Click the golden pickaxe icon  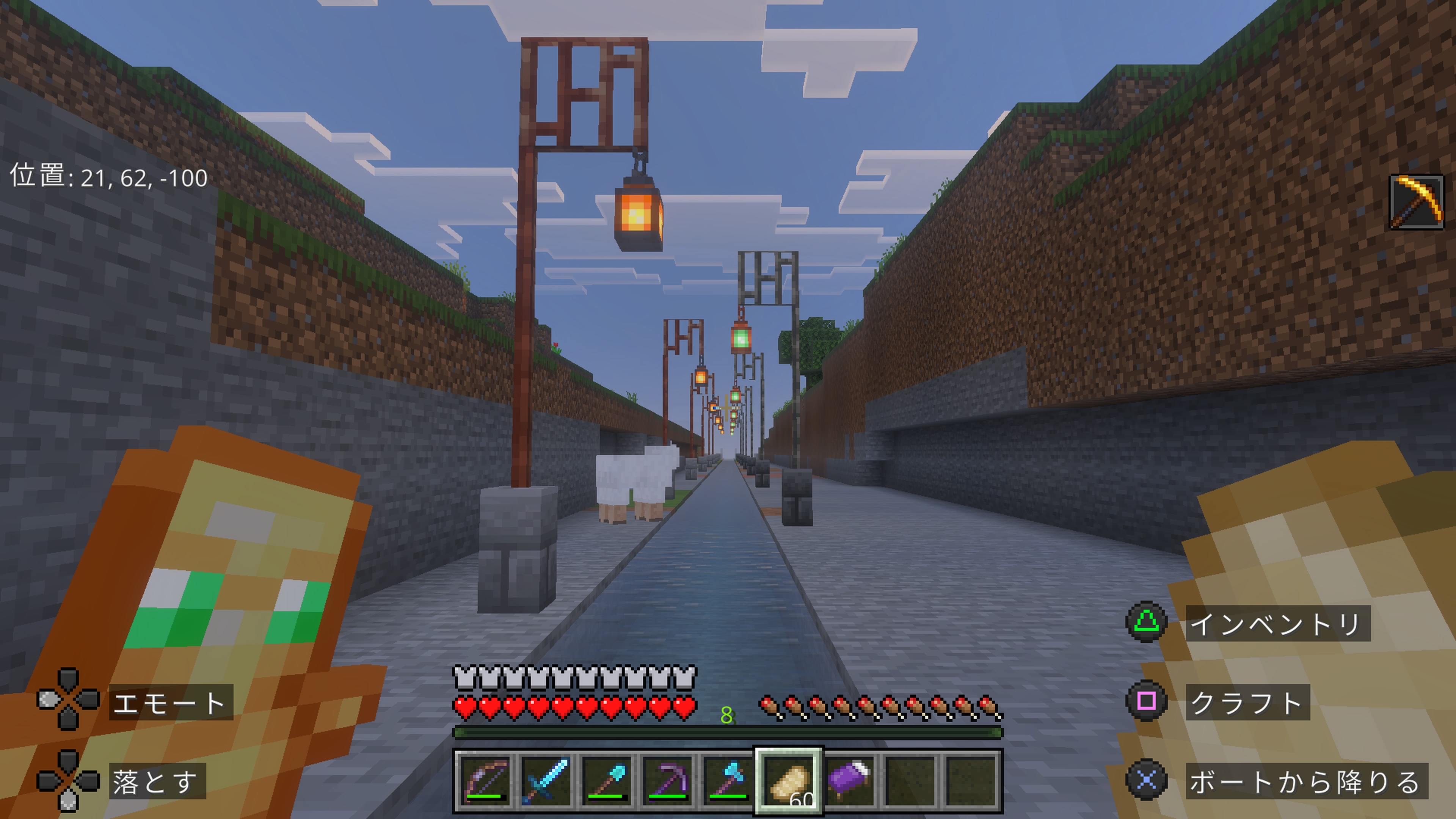[1417, 202]
